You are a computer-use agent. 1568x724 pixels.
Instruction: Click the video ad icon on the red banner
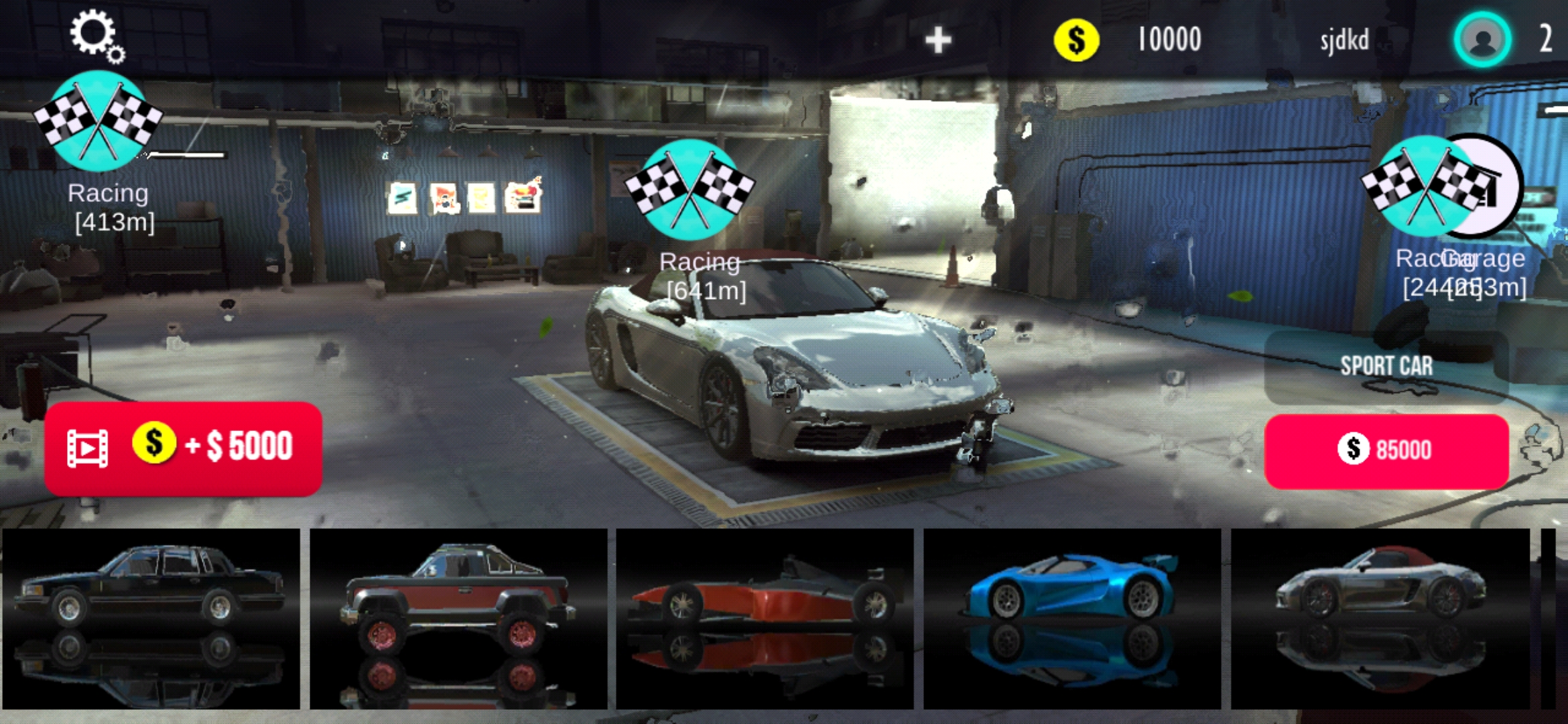[x=88, y=448]
